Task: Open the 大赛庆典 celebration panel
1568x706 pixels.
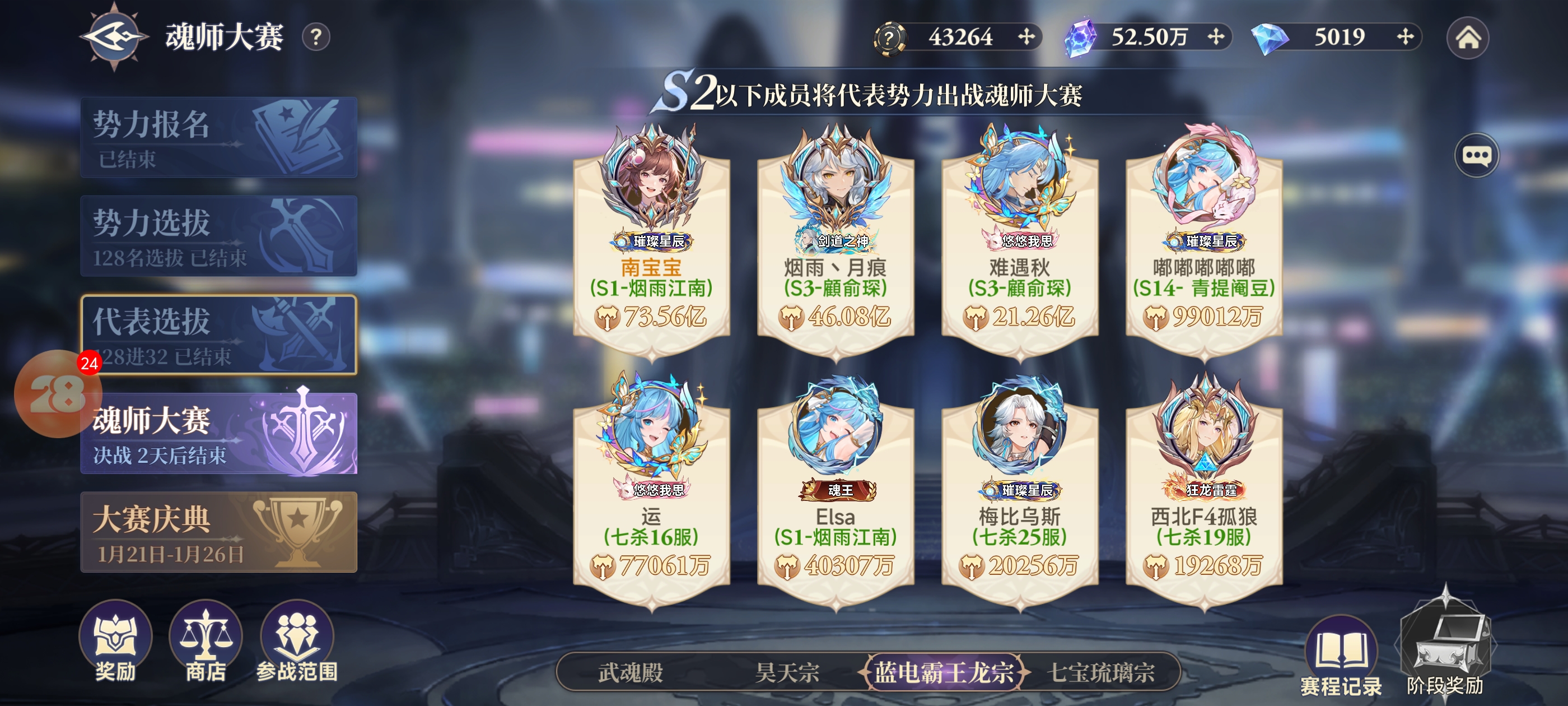Action: (218, 532)
